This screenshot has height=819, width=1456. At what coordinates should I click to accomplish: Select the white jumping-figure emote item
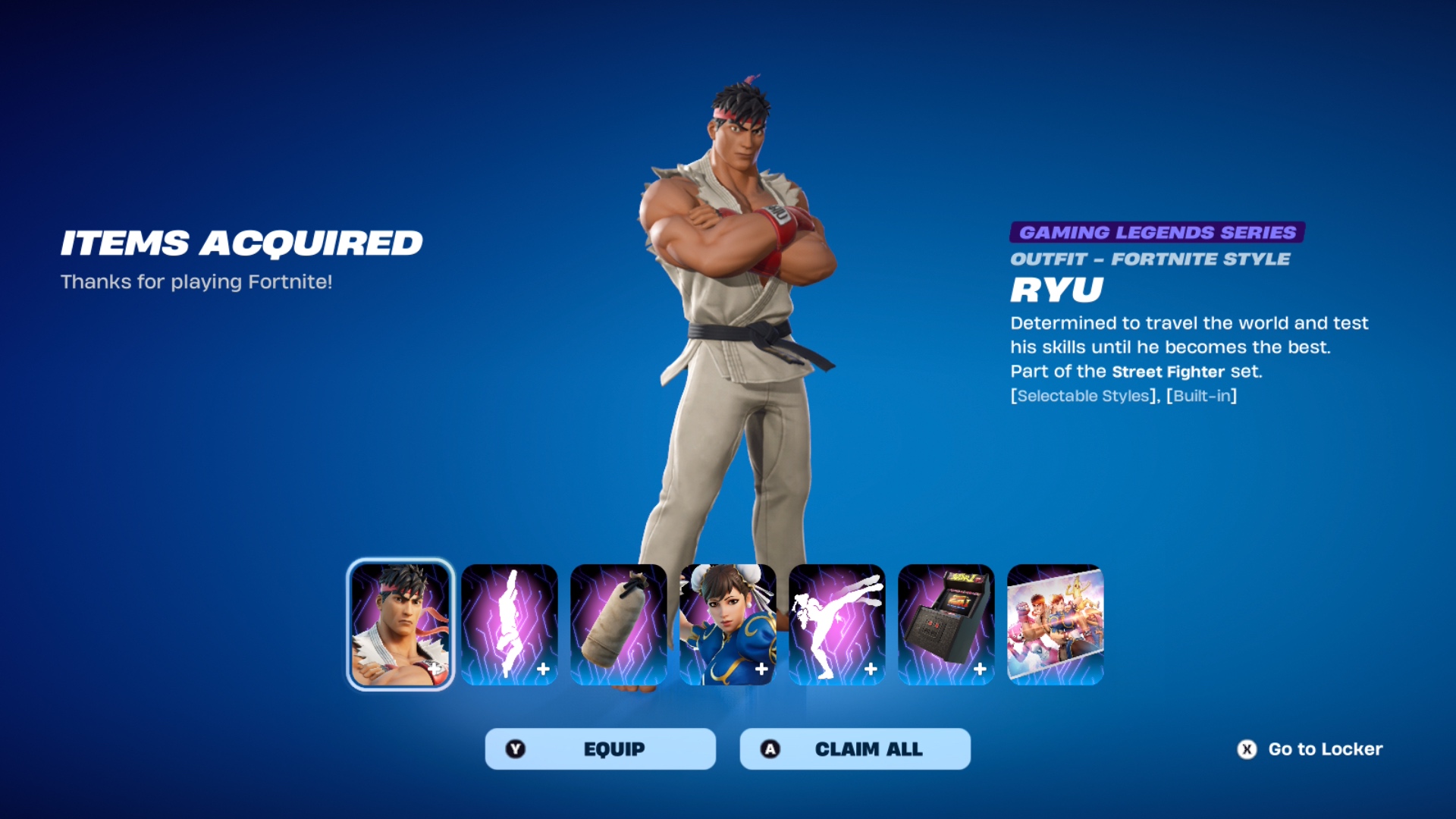(510, 625)
